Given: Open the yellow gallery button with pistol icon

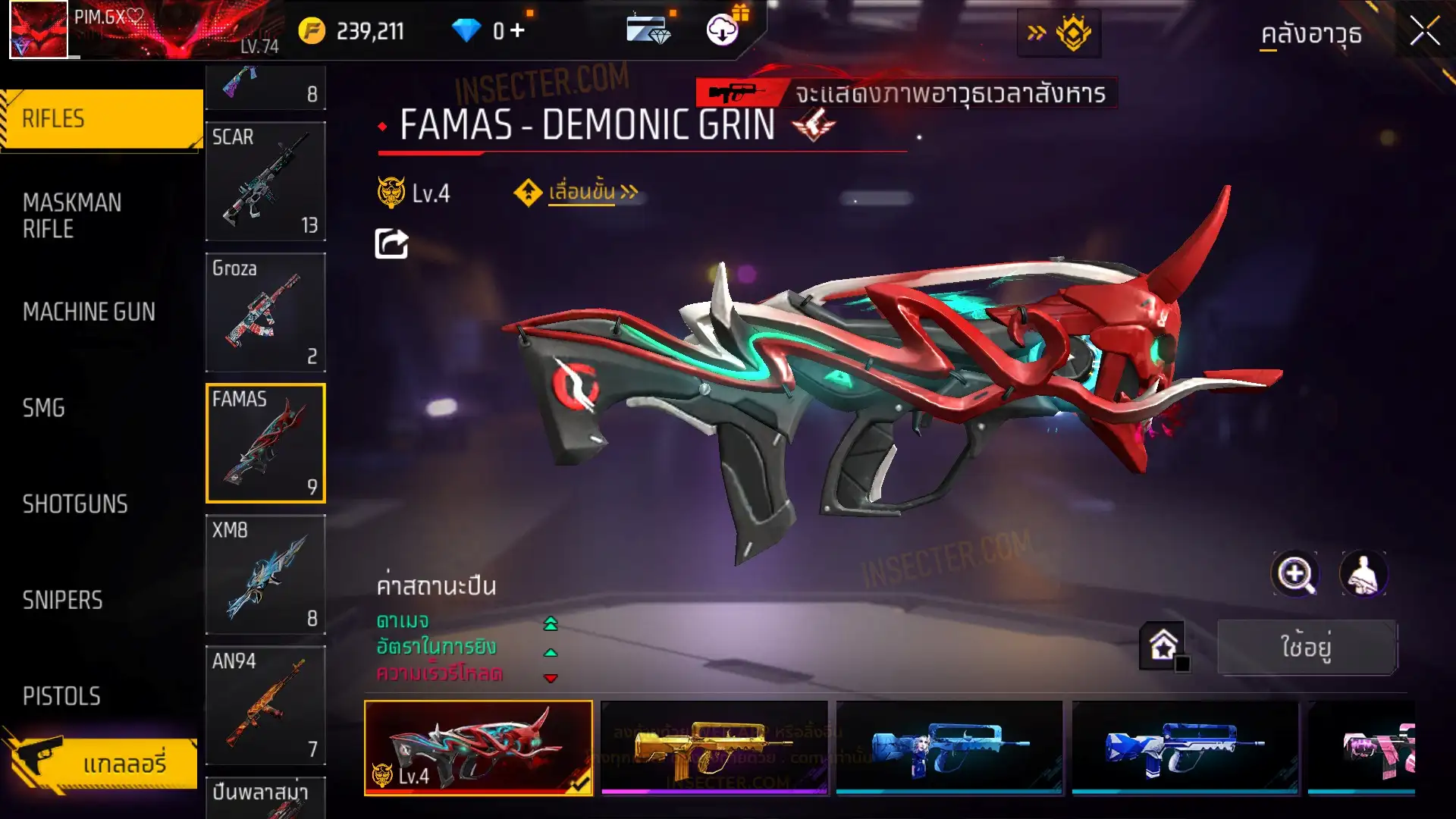Looking at the screenshot, I should point(102,762).
